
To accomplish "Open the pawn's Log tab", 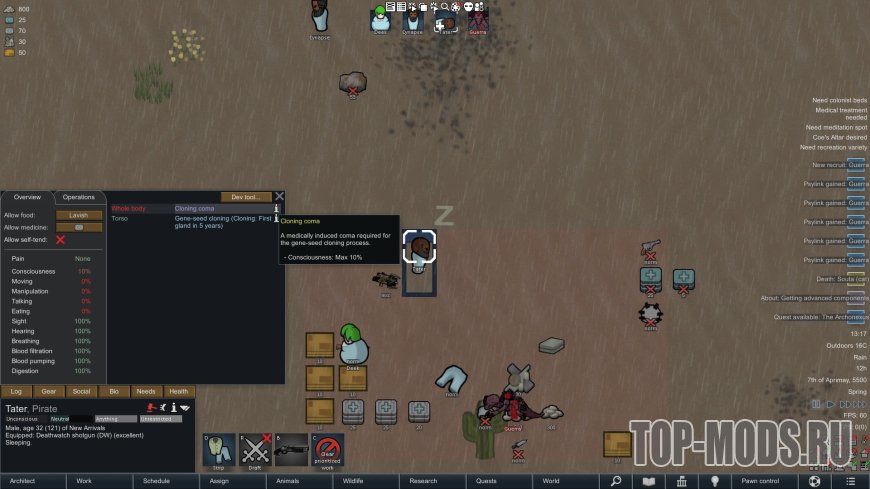I will (16, 391).
